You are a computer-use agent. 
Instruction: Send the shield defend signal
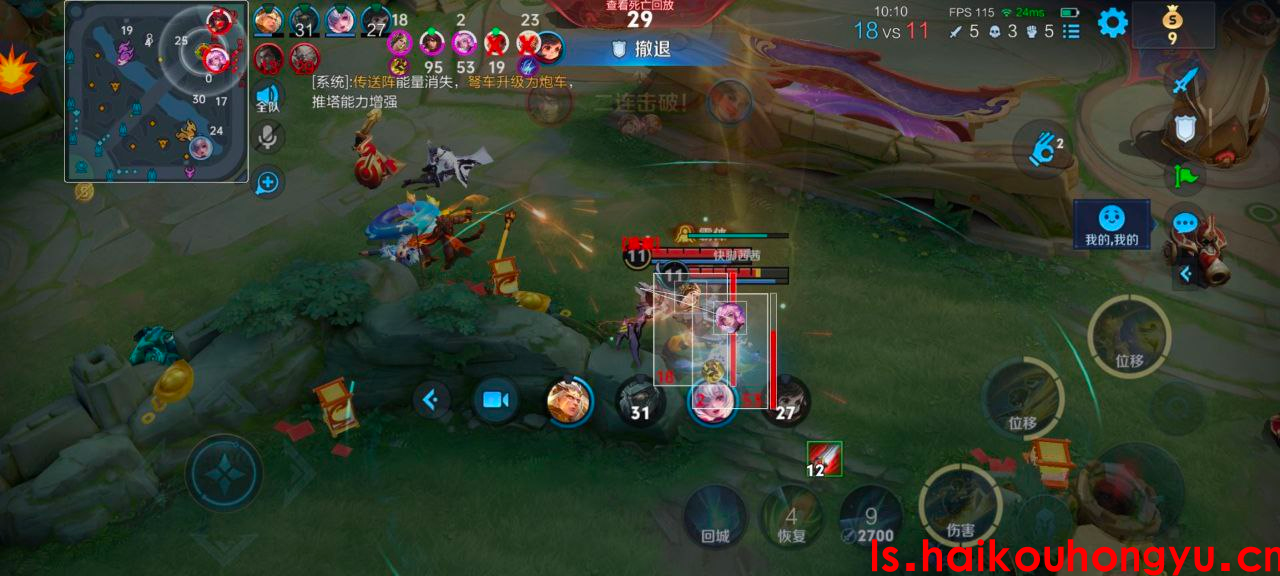tap(1185, 128)
